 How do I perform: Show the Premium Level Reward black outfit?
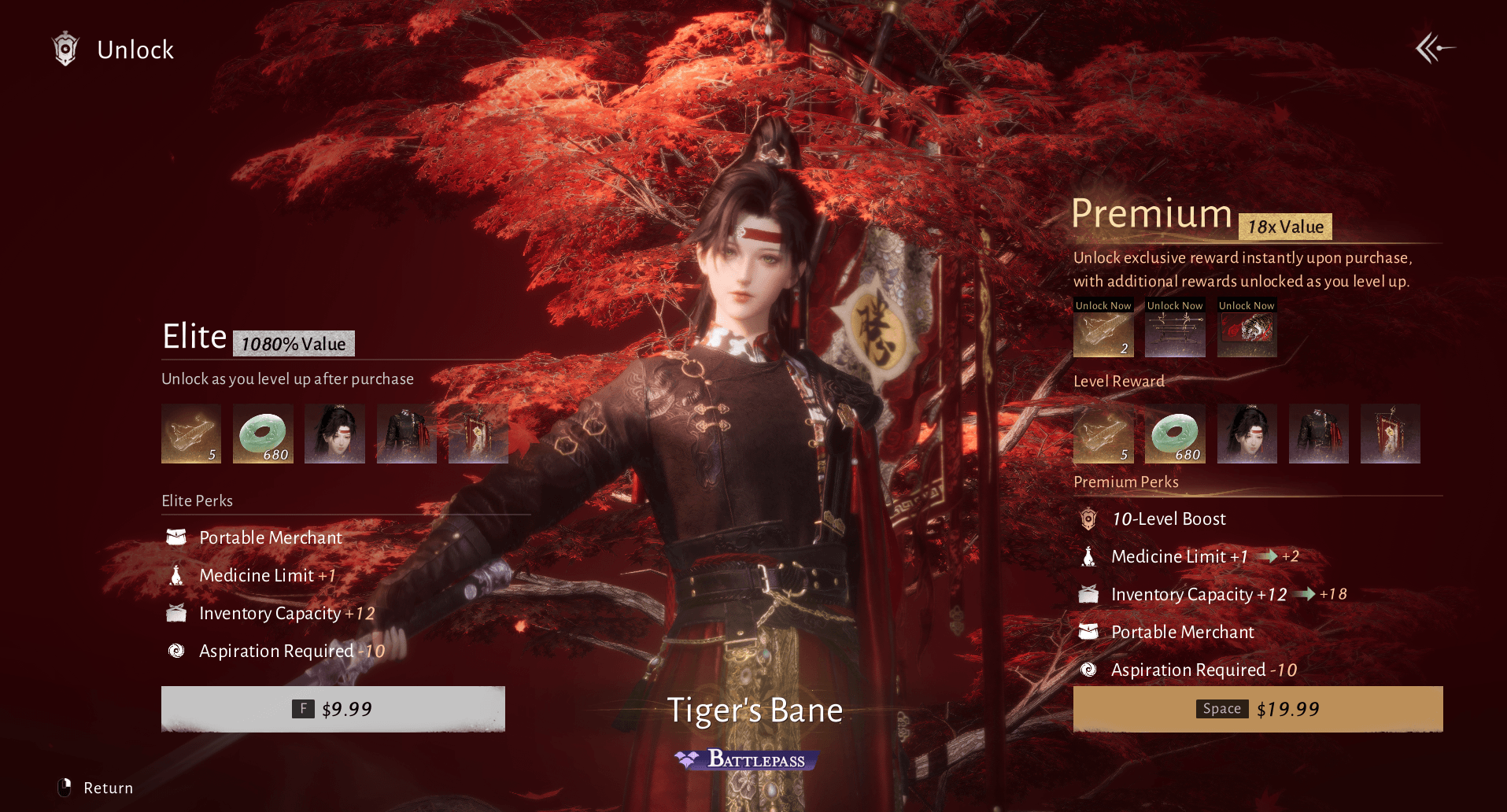pyautogui.click(x=1319, y=434)
